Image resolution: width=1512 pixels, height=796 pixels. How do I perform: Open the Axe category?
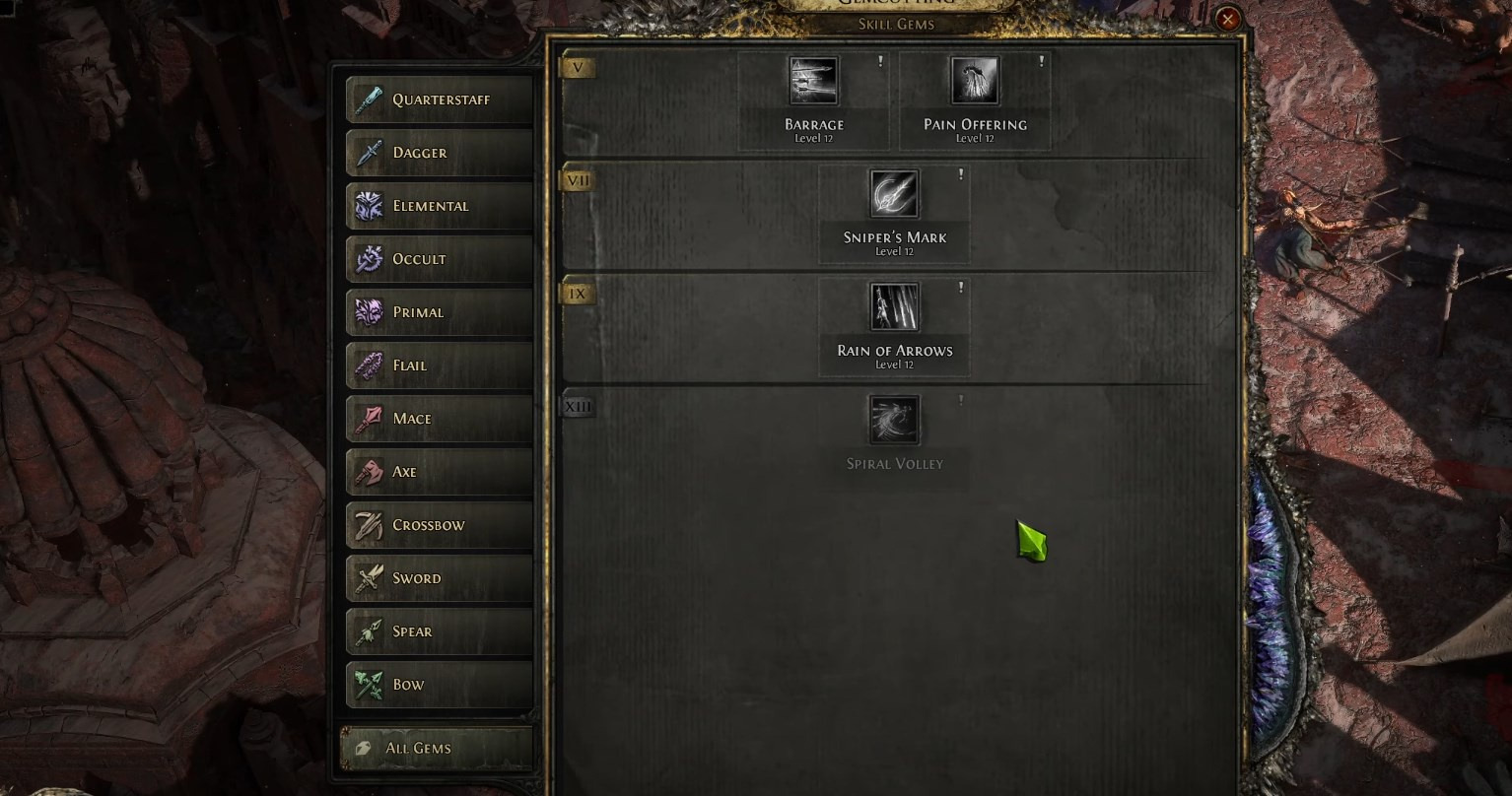(440, 472)
